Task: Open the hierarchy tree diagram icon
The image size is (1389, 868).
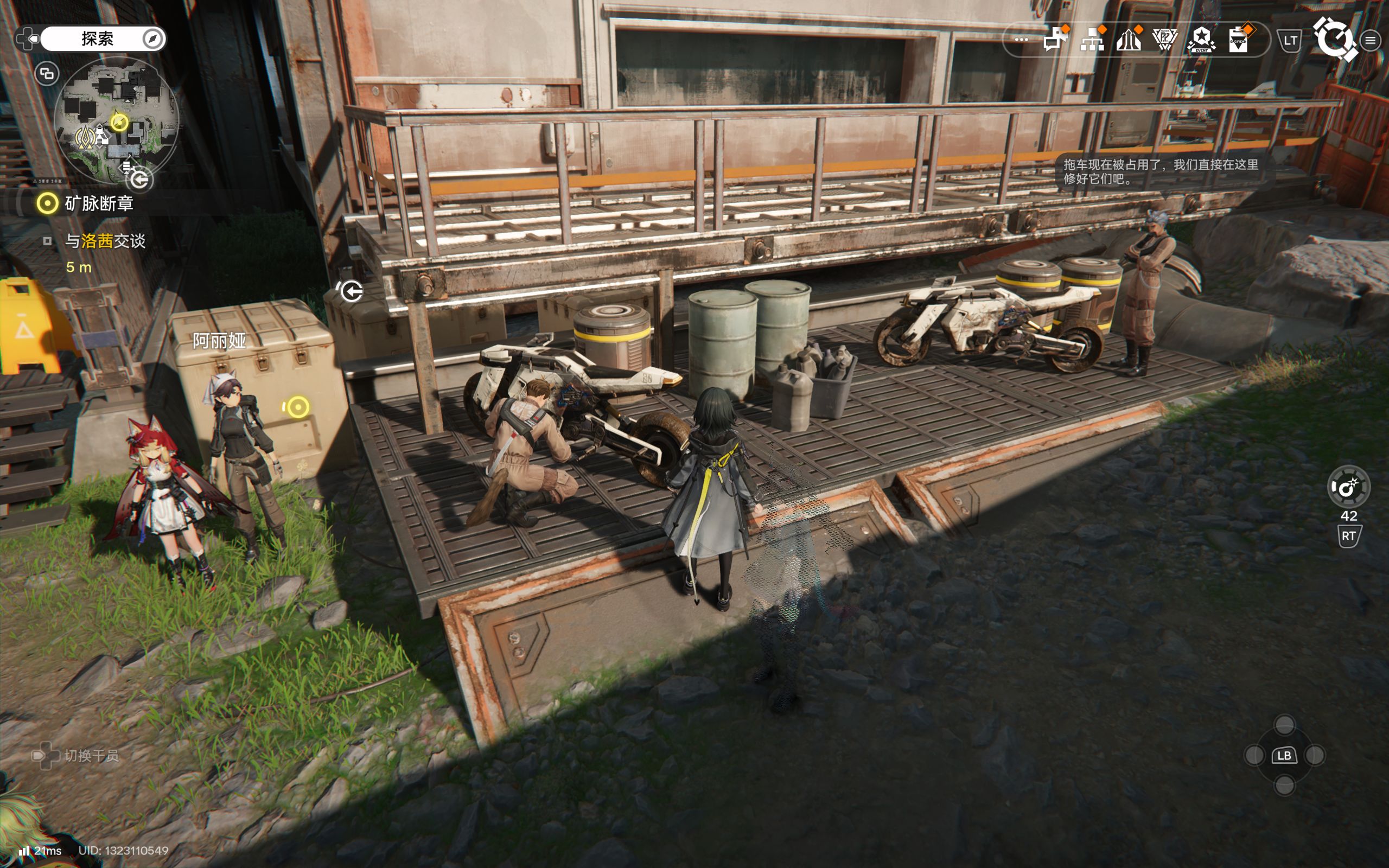Action: [x=1092, y=40]
